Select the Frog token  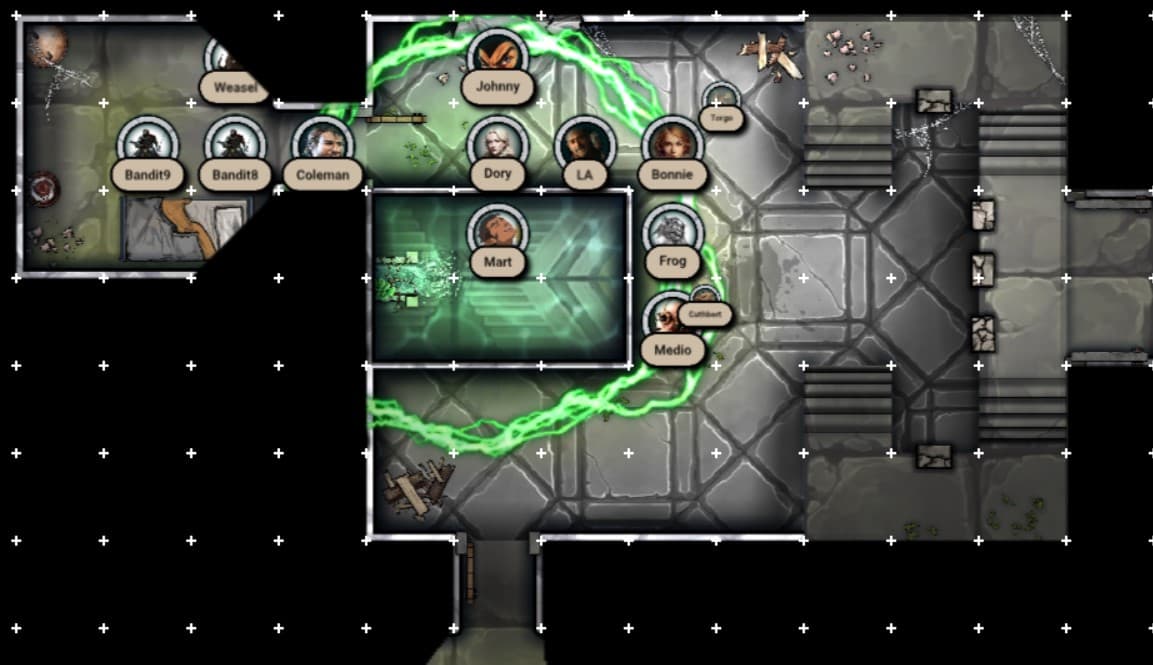coord(672,231)
